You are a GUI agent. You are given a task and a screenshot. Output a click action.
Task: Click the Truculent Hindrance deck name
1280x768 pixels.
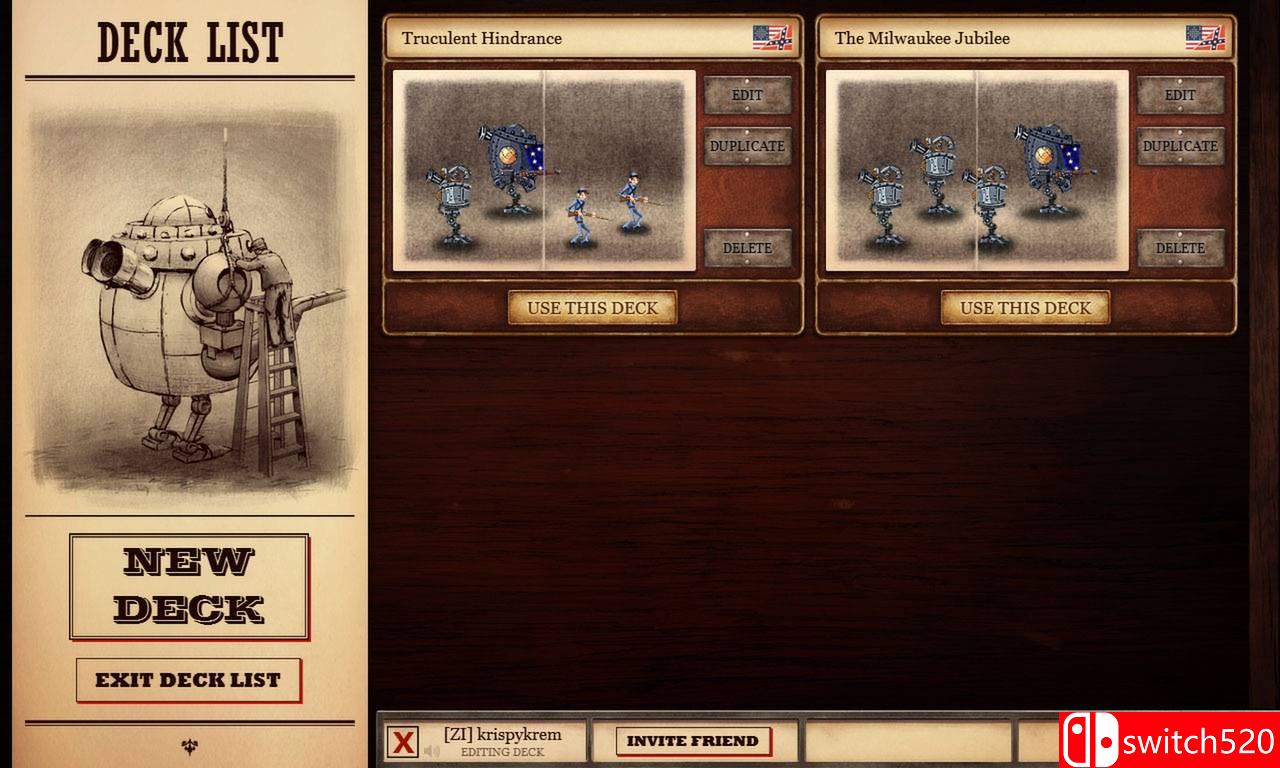pyautogui.click(x=480, y=38)
